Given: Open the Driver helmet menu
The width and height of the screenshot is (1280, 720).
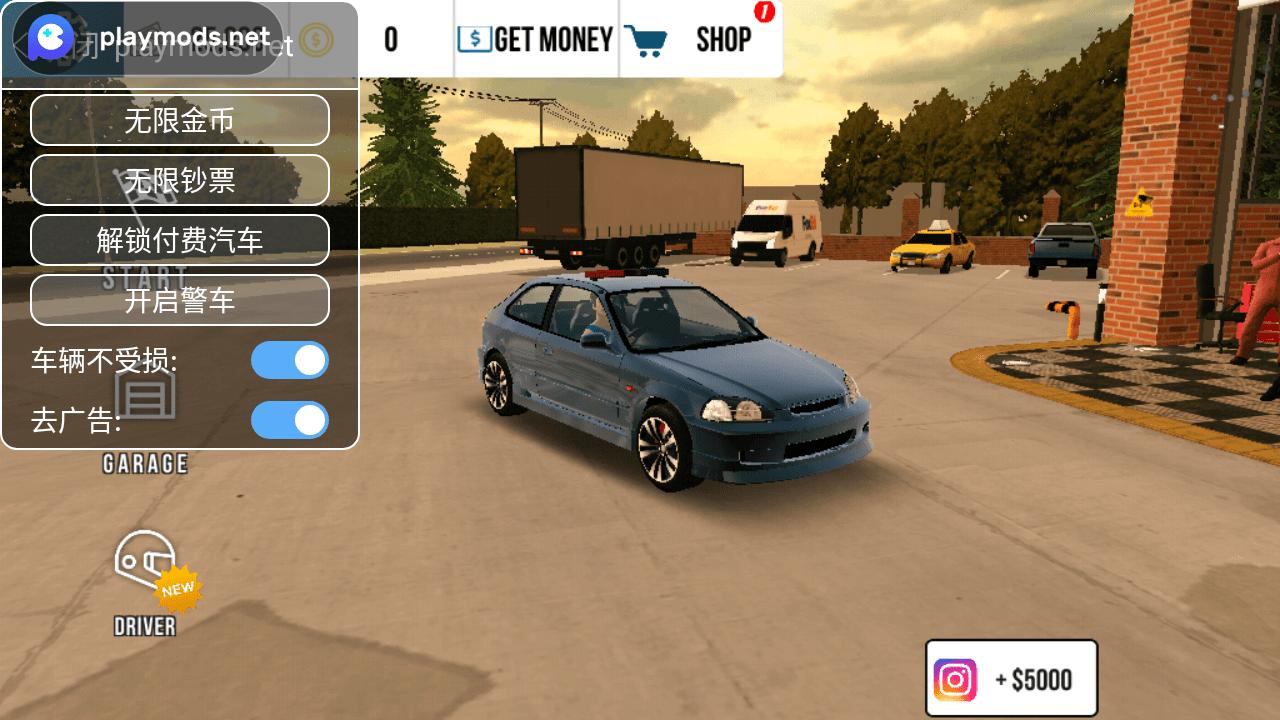Looking at the screenshot, I should (x=146, y=582).
